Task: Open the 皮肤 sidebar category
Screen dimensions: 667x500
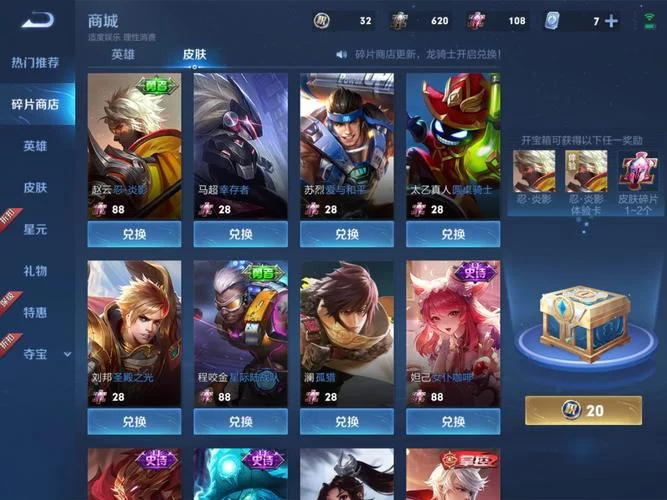Action: 35,187
